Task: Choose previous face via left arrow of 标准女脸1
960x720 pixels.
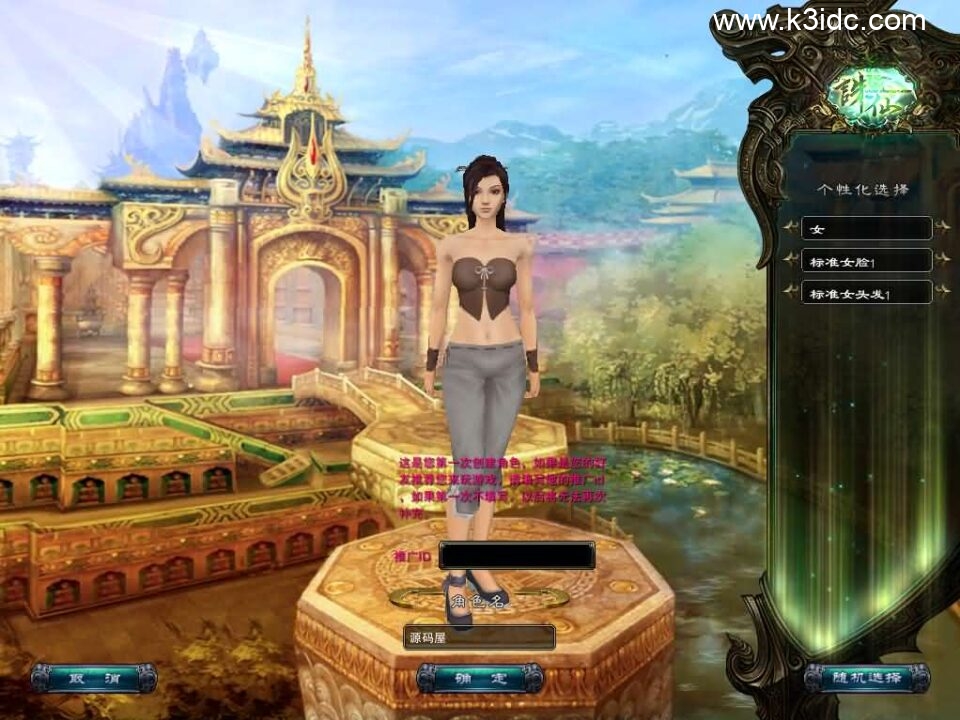Action: coord(791,261)
